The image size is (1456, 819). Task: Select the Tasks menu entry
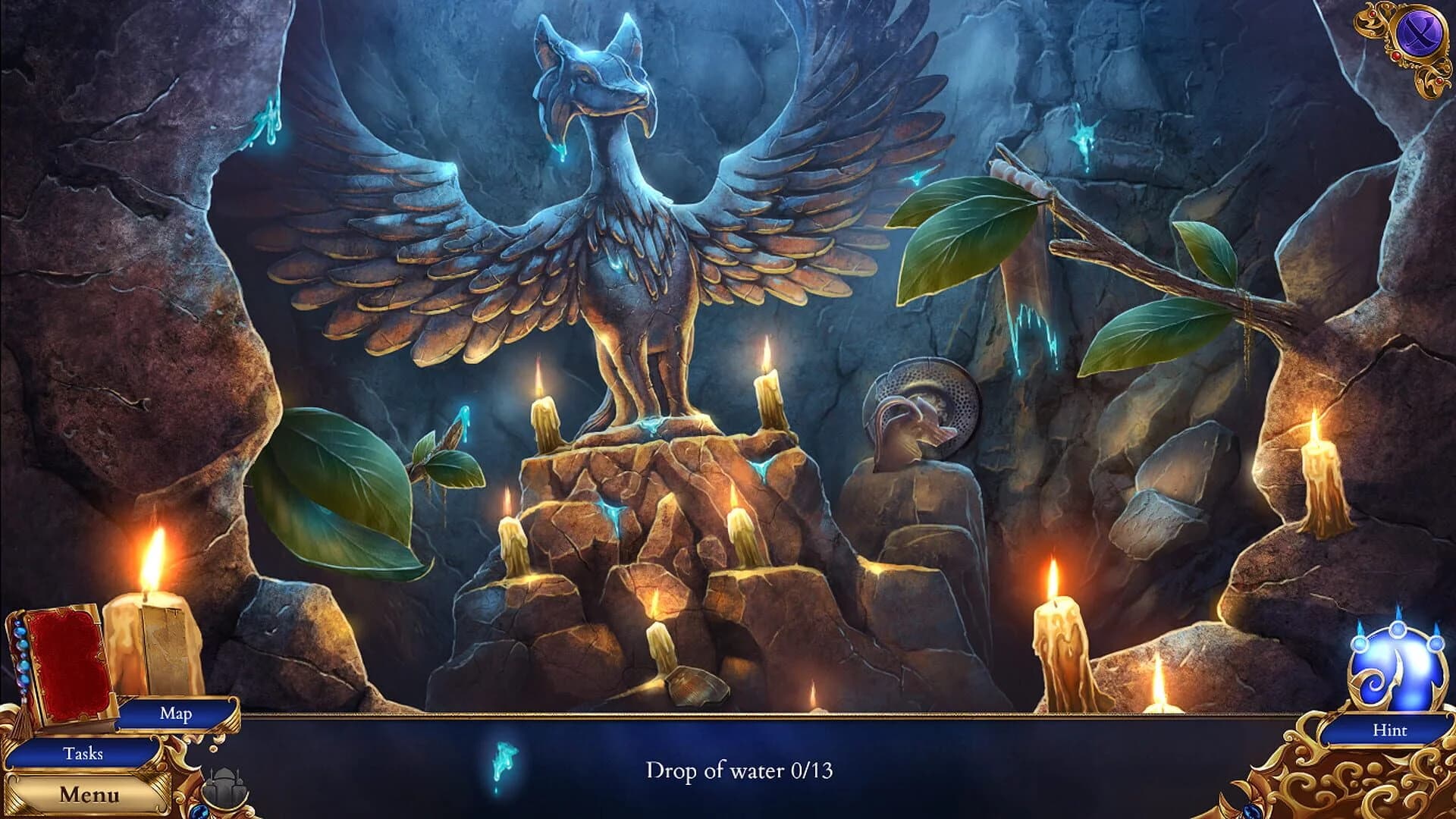point(86,755)
